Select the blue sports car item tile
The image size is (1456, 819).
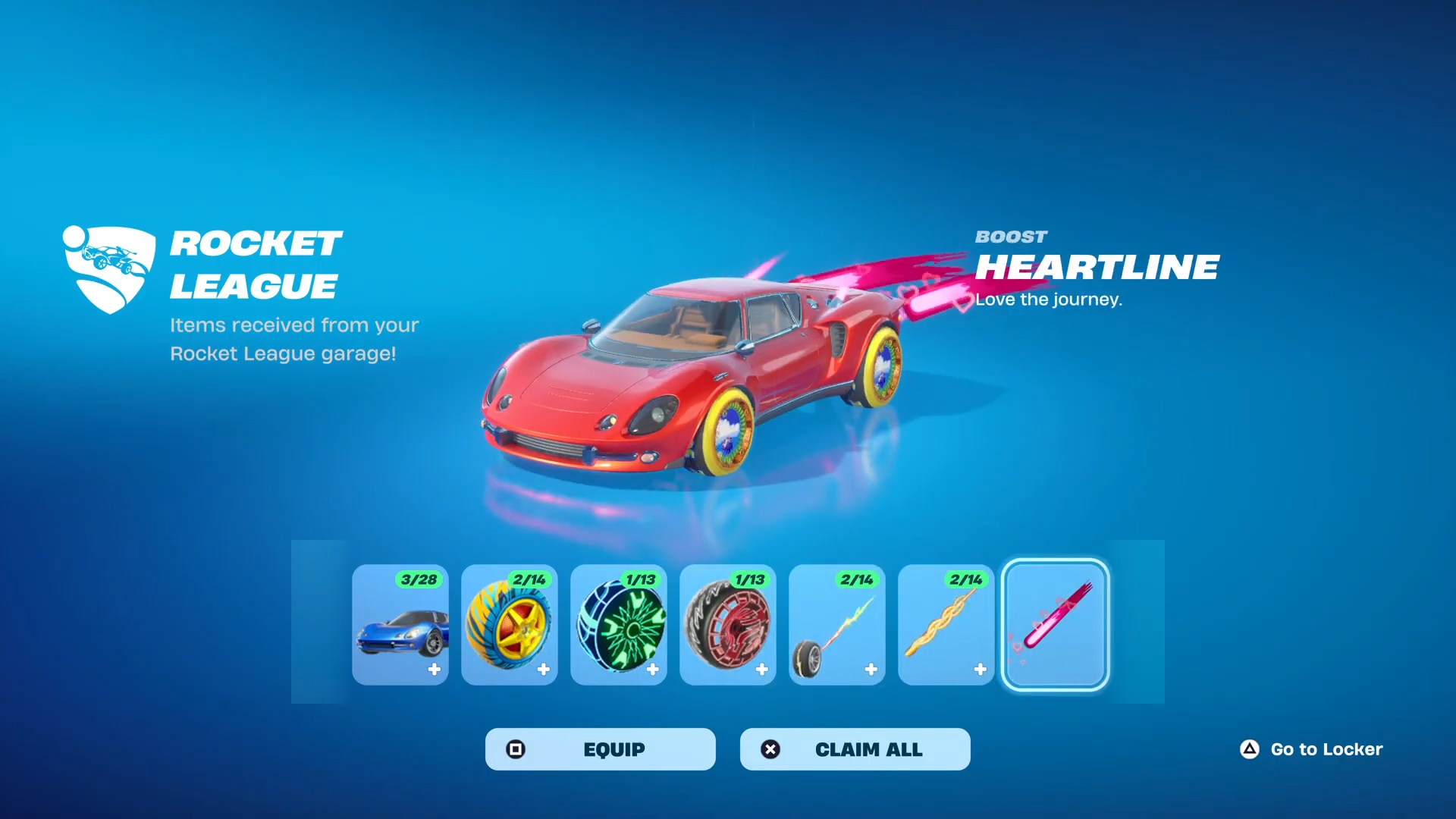pos(400,625)
